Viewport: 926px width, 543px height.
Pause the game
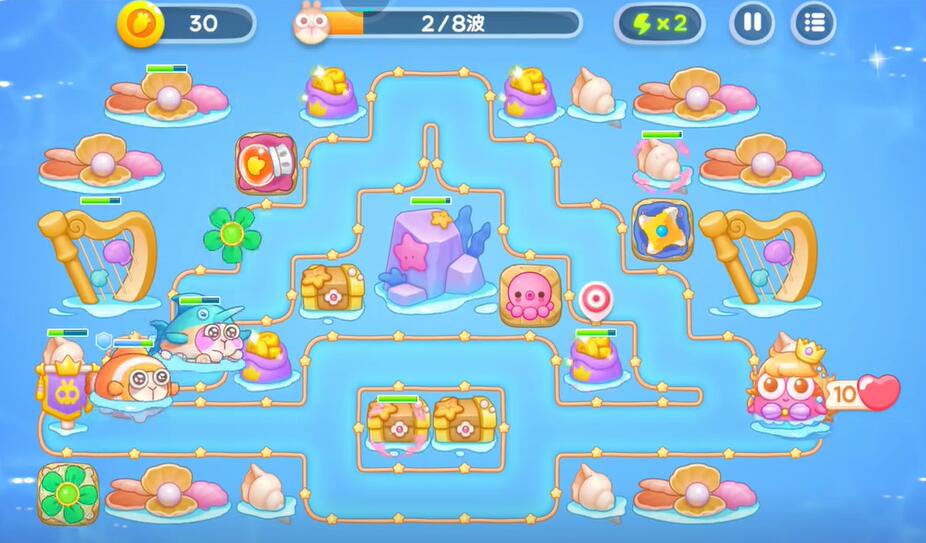coord(752,23)
